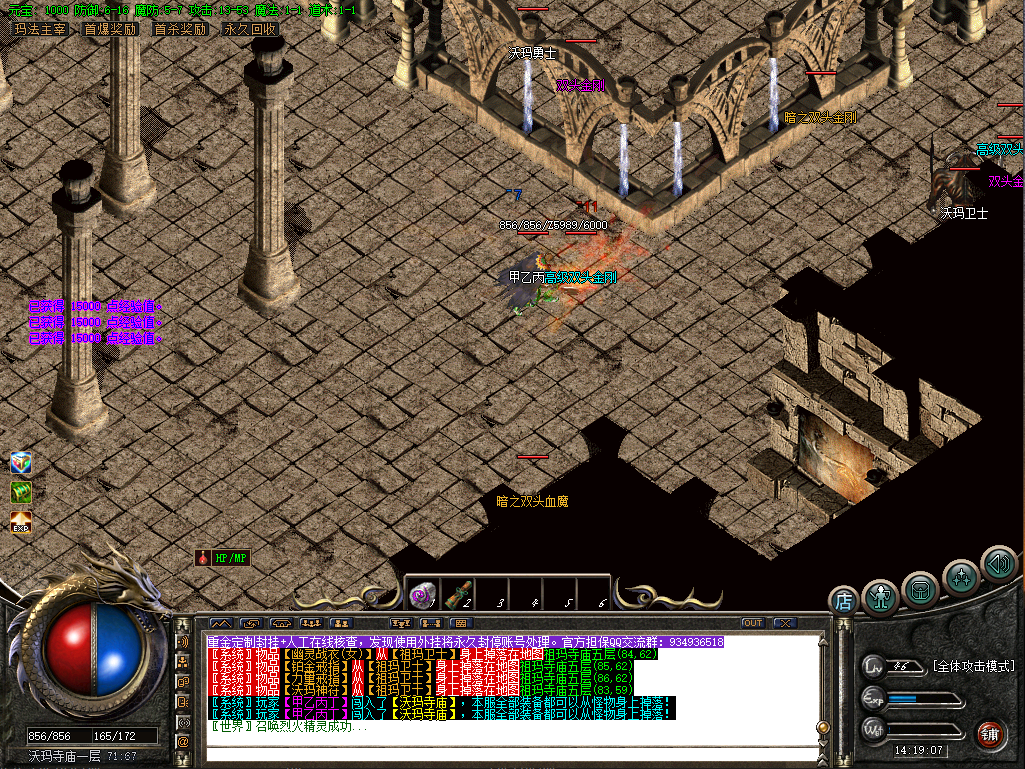The width and height of the screenshot is (1025, 769).
Task: Click the rainbow cube icon
Action: tap(21, 463)
